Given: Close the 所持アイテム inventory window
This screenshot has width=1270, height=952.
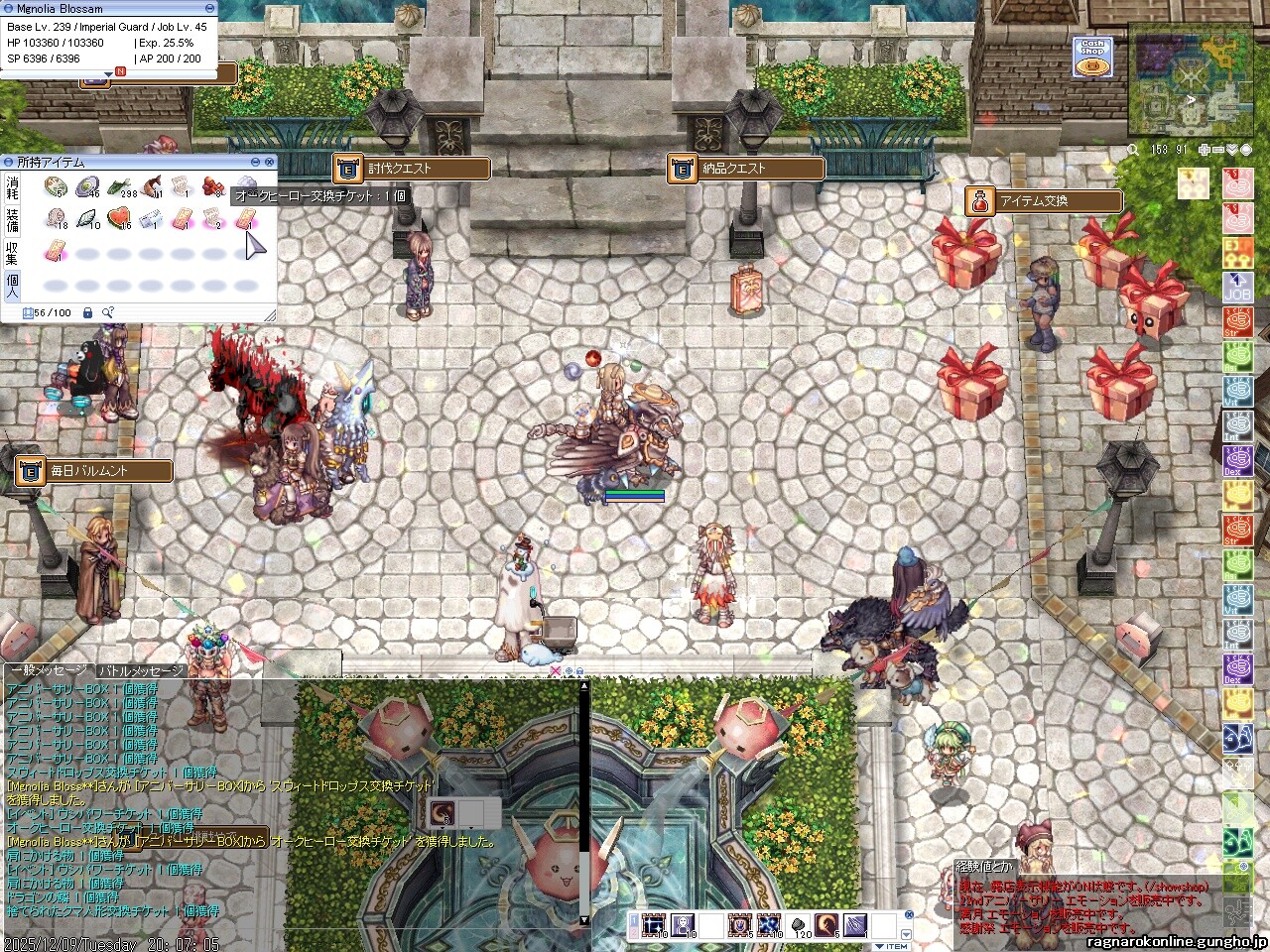Looking at the screenshot, I should (269, 162).
